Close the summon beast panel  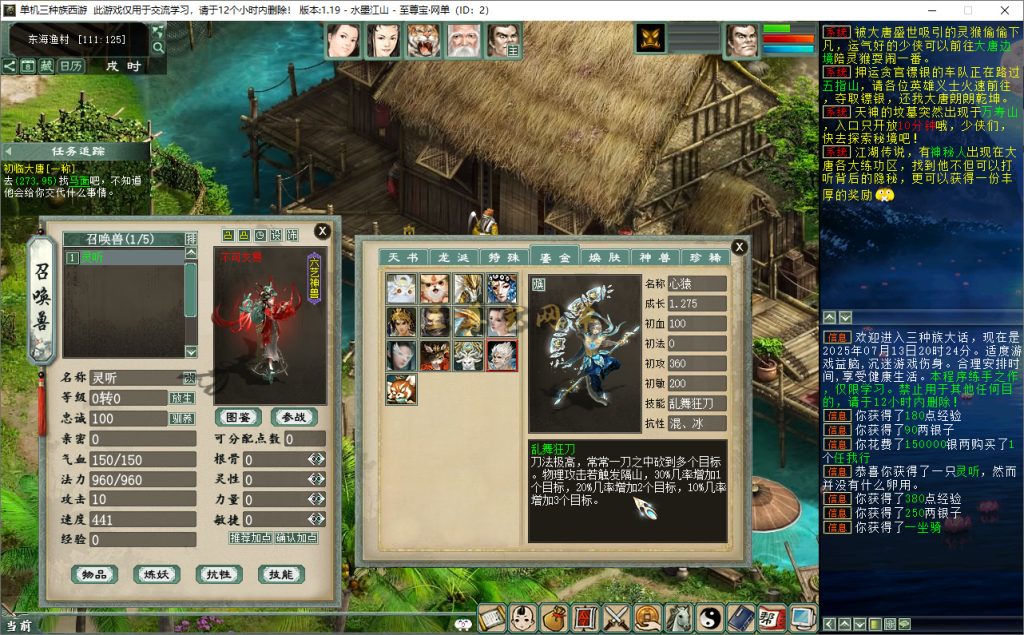pos(322,230)
